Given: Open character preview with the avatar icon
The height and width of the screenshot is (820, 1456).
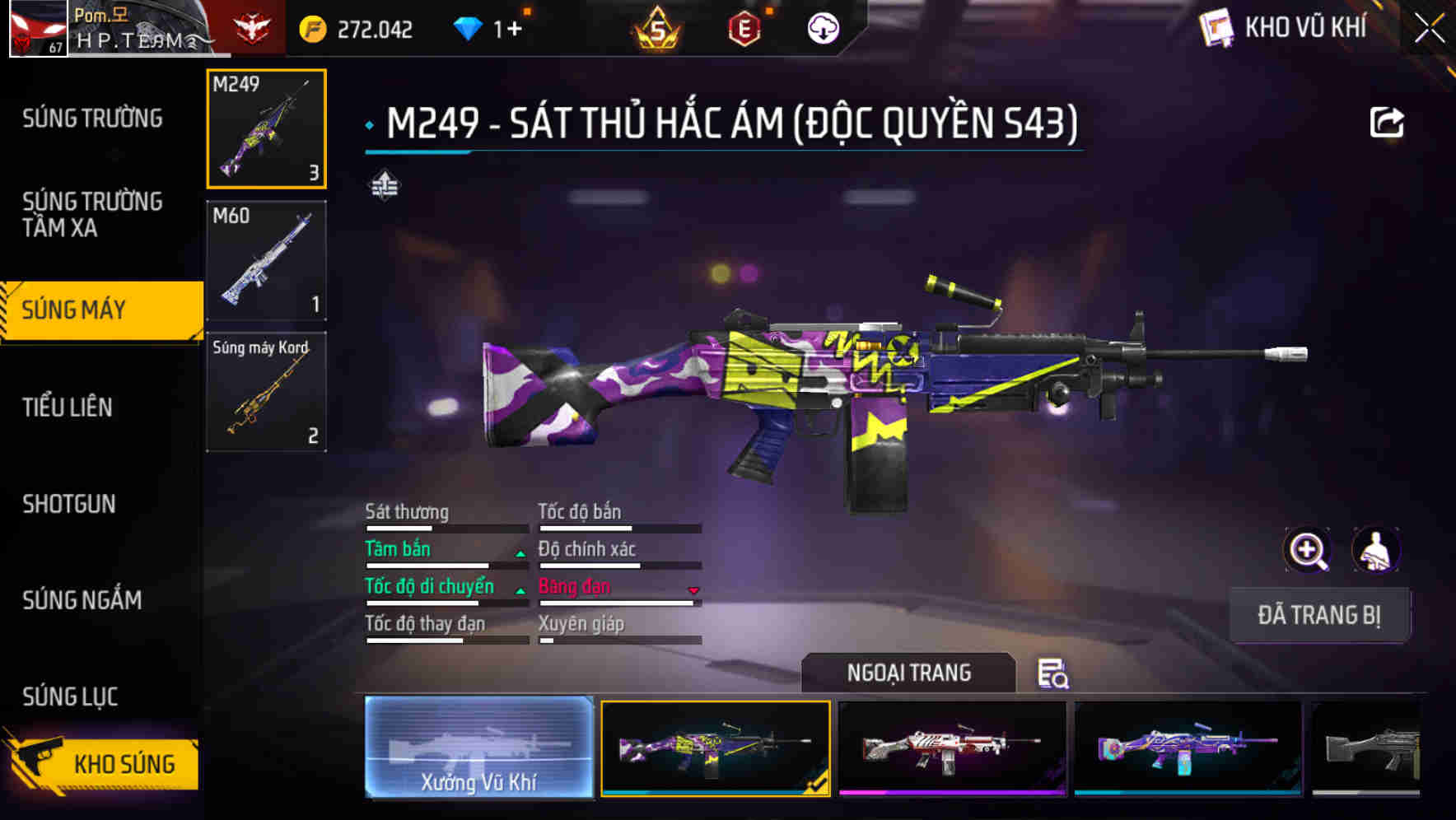Looking at the screenshot, I should click(1378, 549).
